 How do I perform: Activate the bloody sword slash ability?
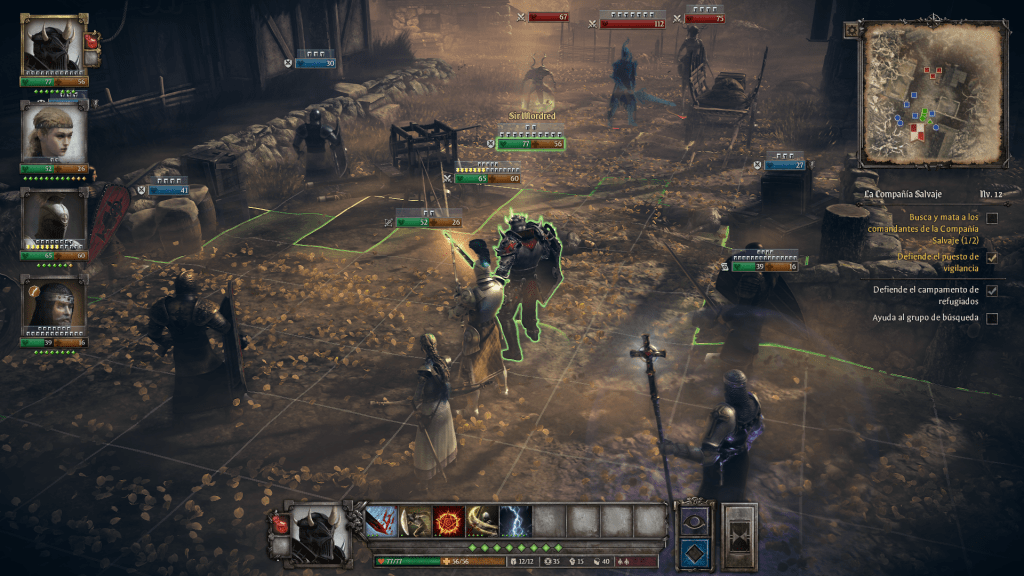click(383, 521)
